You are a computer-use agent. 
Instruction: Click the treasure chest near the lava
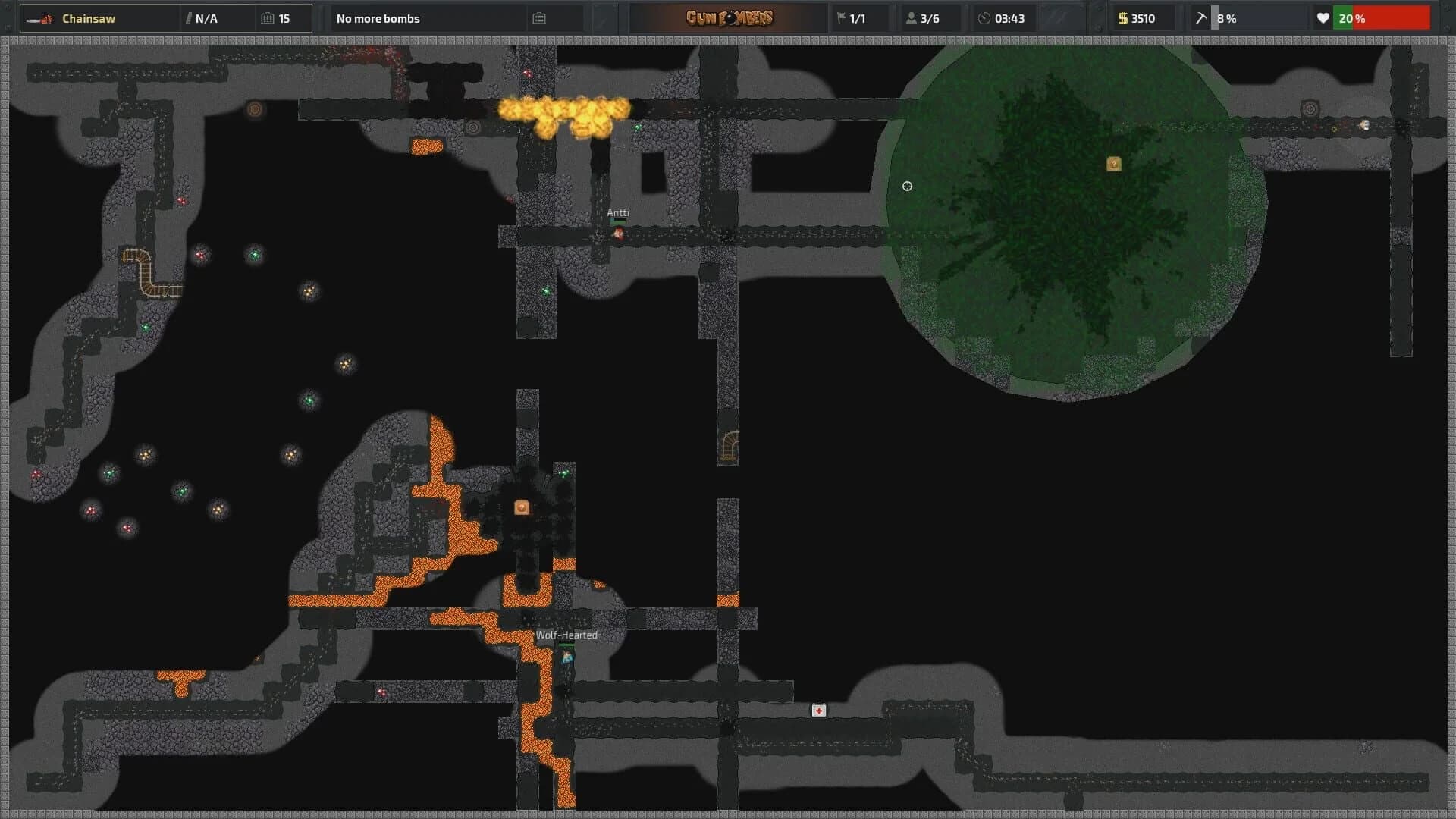pos(520,507)
